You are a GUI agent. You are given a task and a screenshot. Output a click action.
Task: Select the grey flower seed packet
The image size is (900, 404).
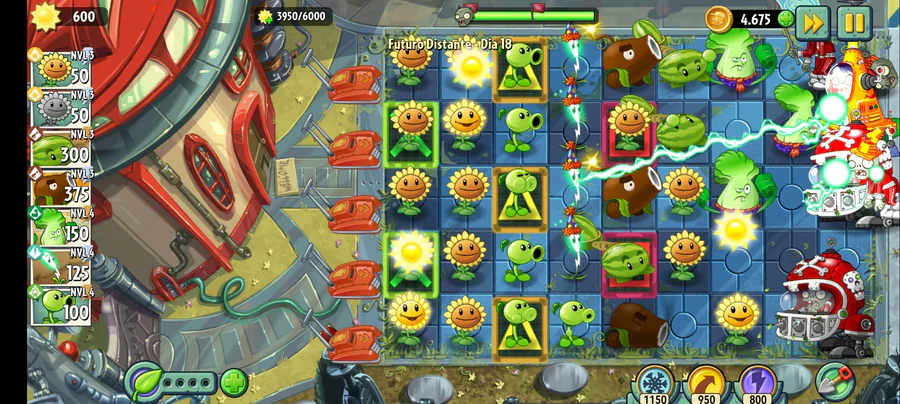[62, 110]
